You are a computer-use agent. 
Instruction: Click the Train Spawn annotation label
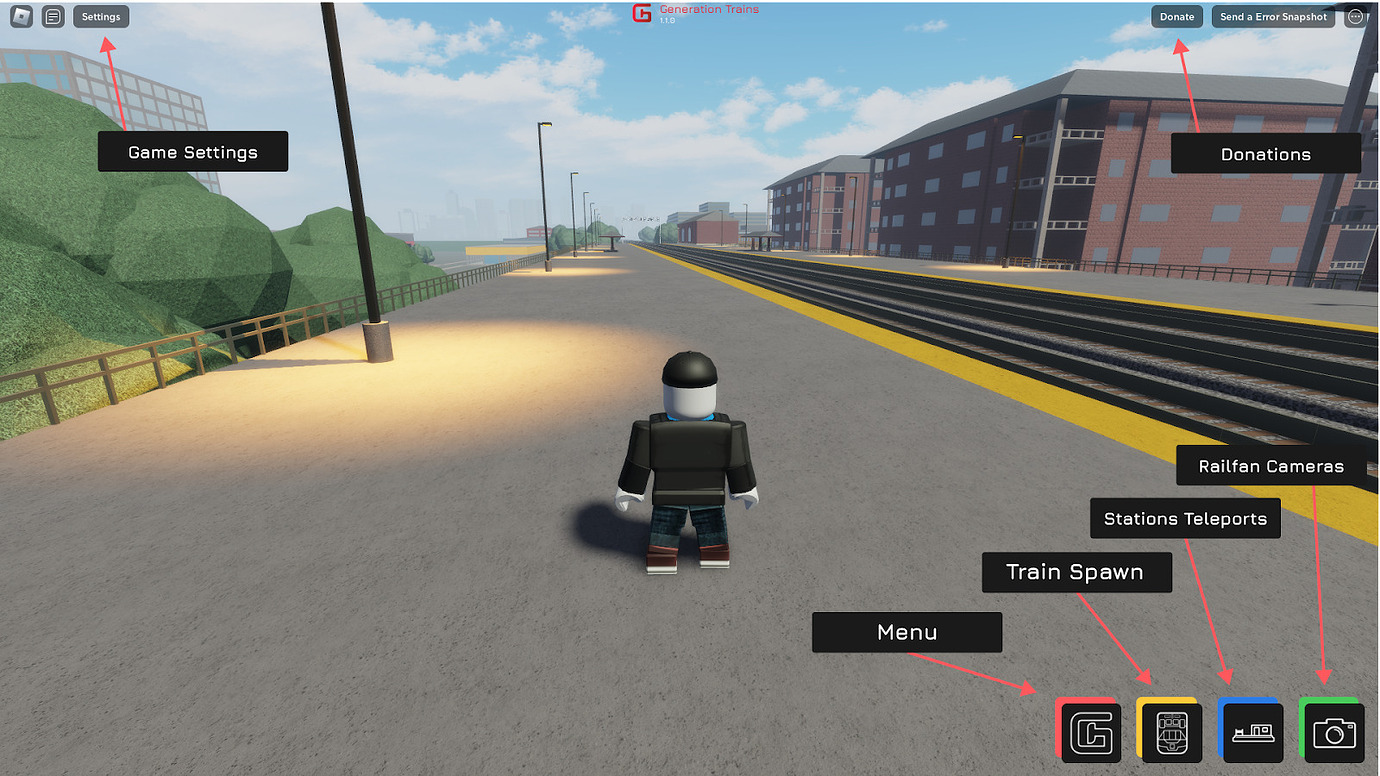click(1076, 572)
